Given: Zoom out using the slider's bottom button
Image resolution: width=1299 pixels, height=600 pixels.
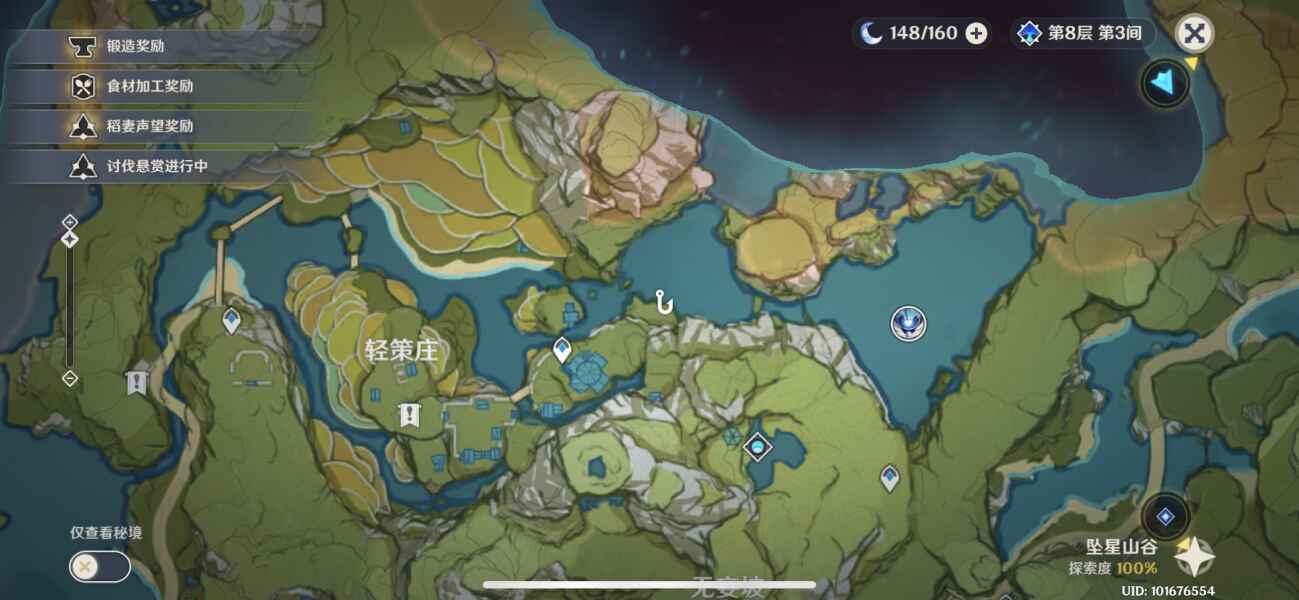Looking at the screenshot, I should (x=70, y=378).
